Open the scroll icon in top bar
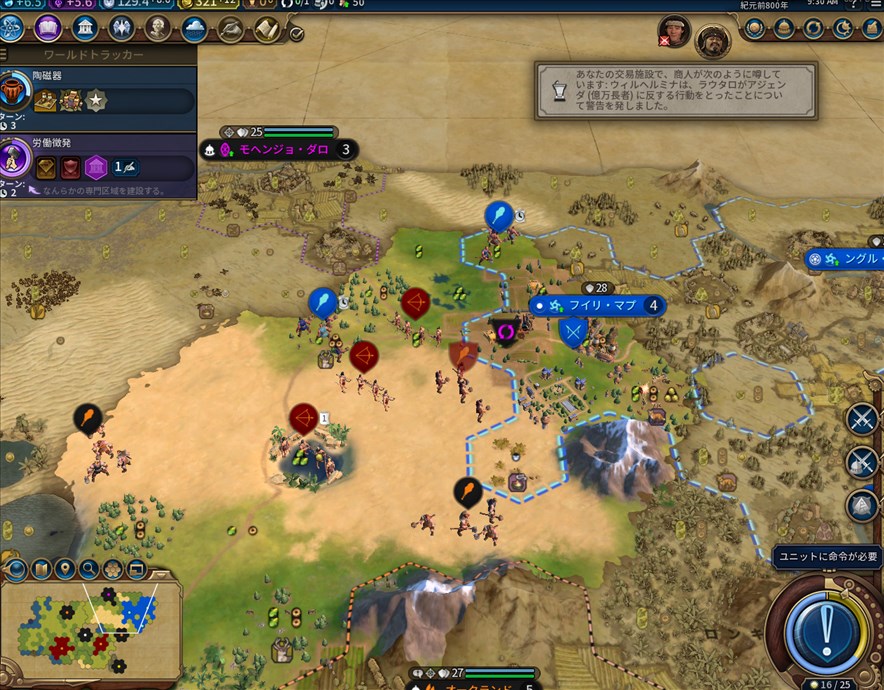Image resolution: width=884 pixels, height=690 pixels. coord(266,28)
